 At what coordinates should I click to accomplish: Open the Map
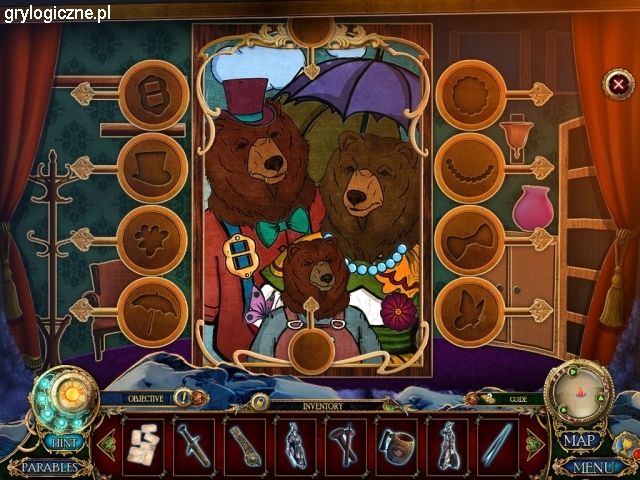click(579, 440)
